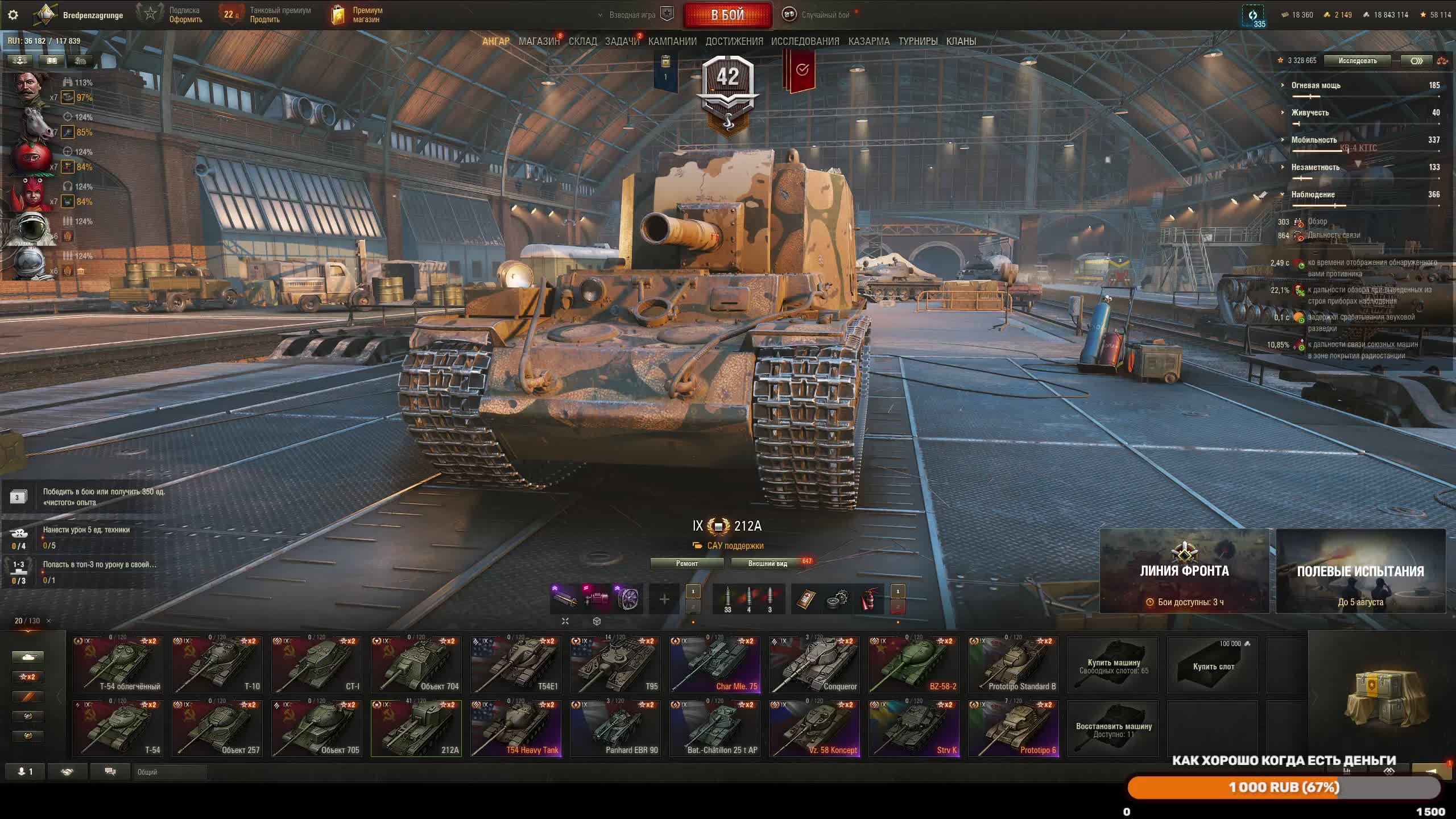The width and height of the screenshot is (1456, 819).
Task: Go to the ЗАДАЧИ tab
Action: [x=622, y=41]
